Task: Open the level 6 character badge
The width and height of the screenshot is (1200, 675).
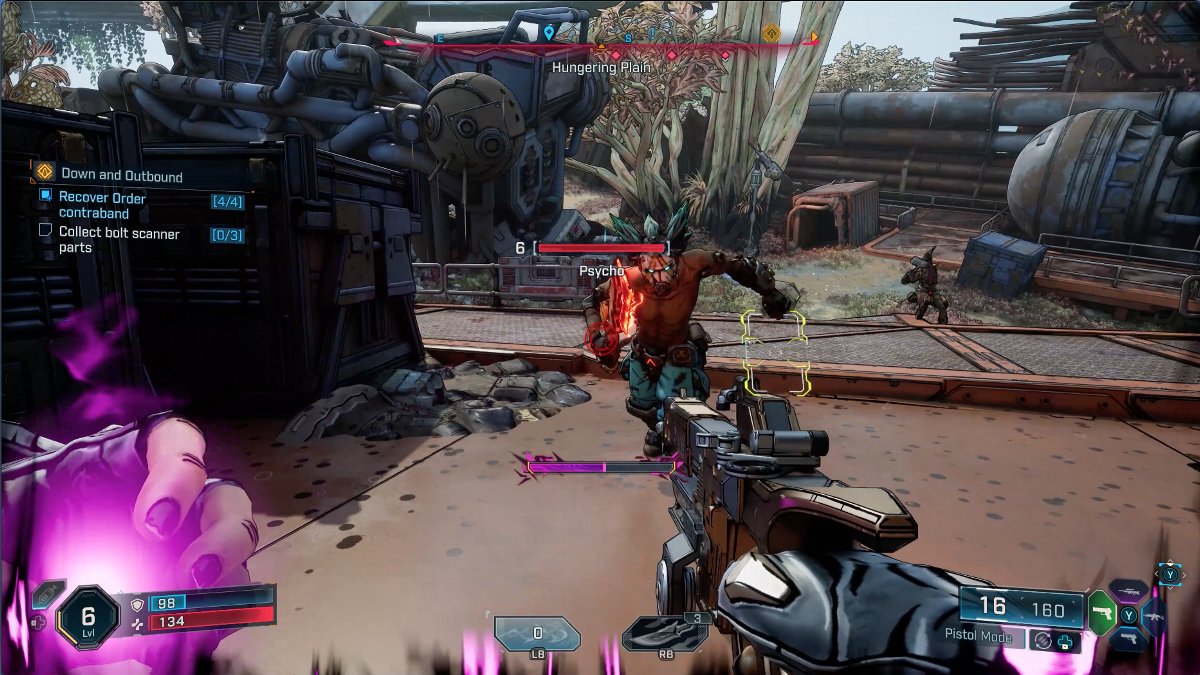Action: coord(88,615)
